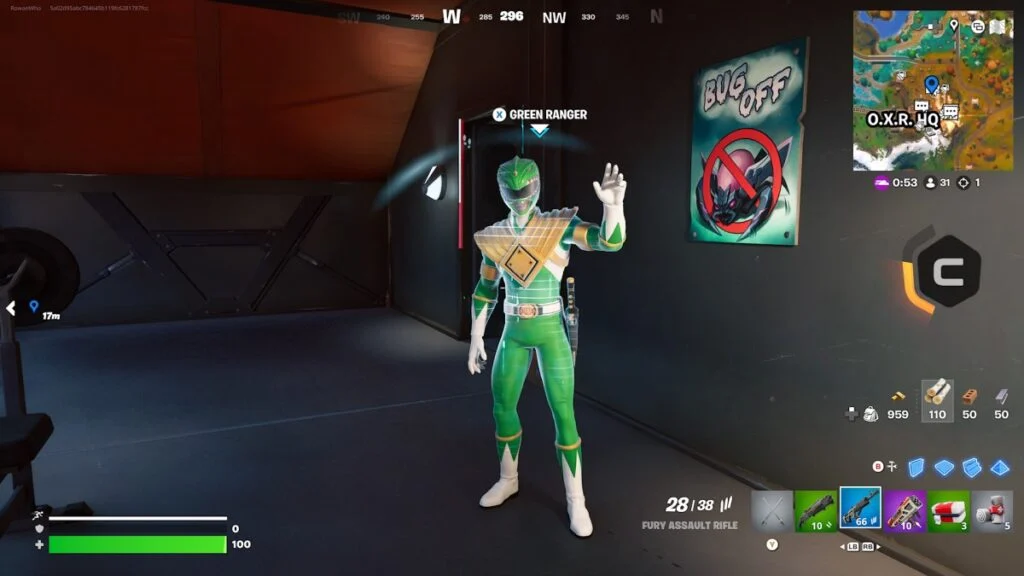1024x576 pixels.
Task: Equip the green shotgun in the hotbar
Action: tap(816, 509)
